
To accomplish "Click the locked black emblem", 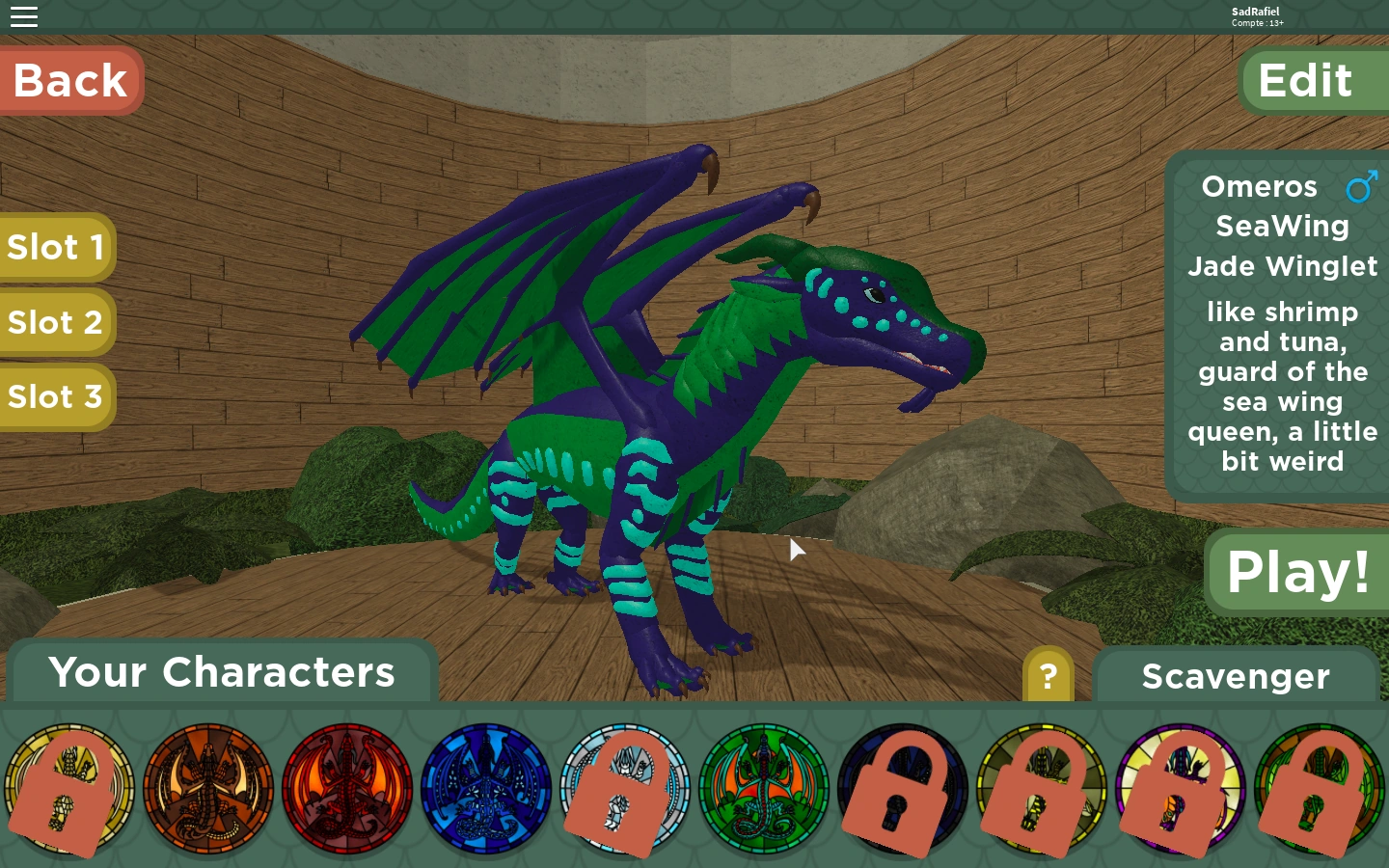I will click(x=903, y=790).
